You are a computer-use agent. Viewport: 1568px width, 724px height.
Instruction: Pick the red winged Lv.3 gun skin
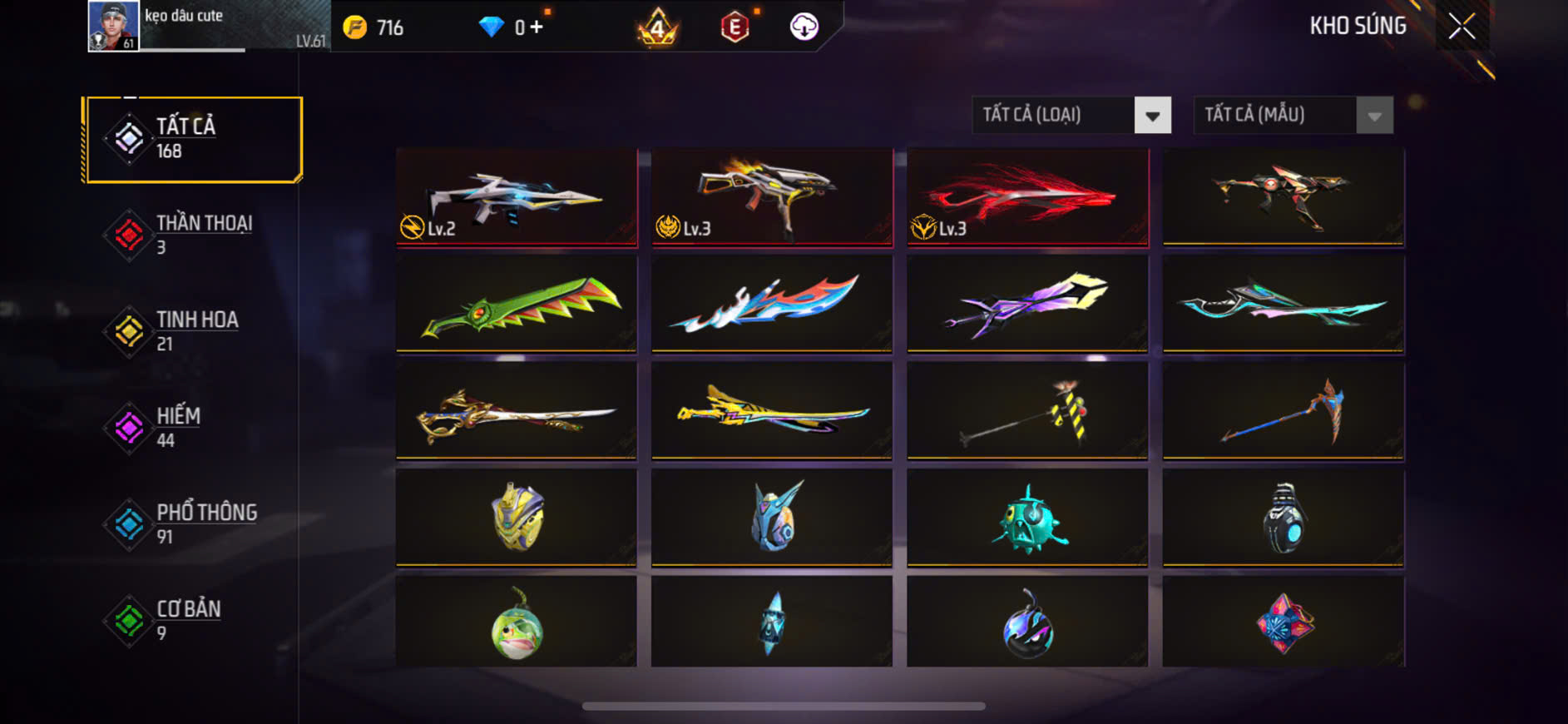[1027, 197]
